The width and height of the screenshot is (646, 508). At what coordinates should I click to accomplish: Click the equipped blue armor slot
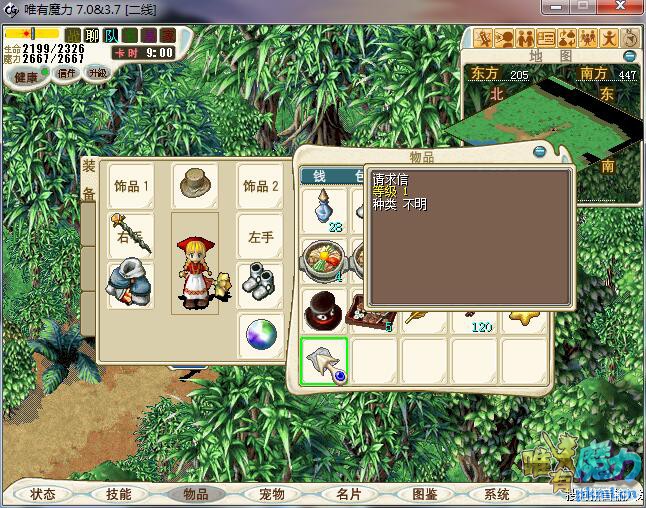tap(131, 284)
